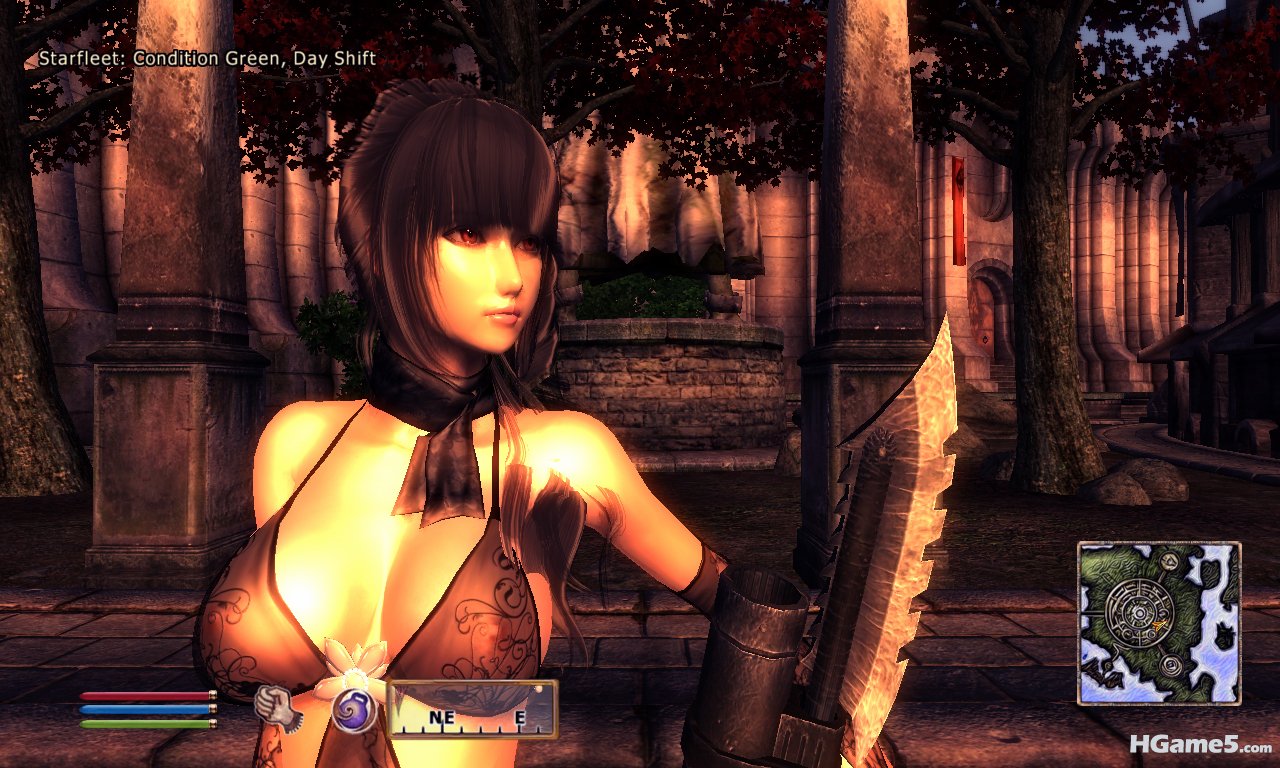
Task: Click the minimap in the corner
Action: 1159,623
